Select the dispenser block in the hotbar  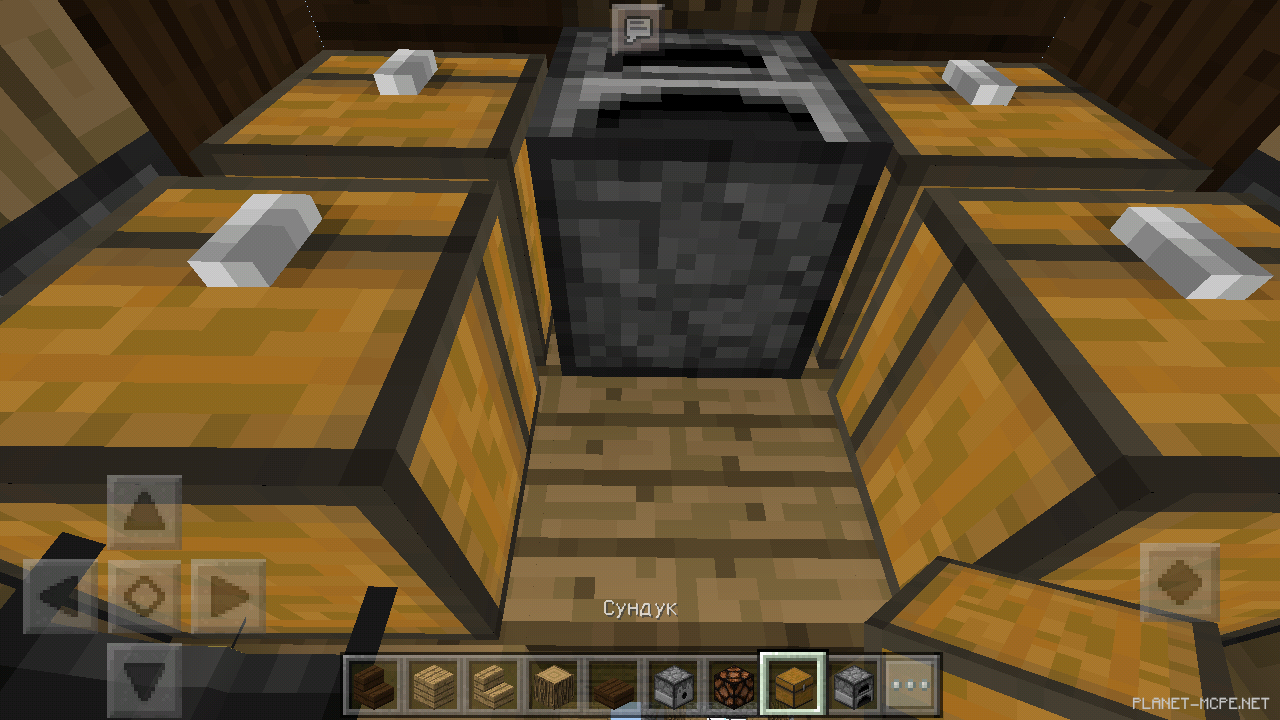(670, 687)
